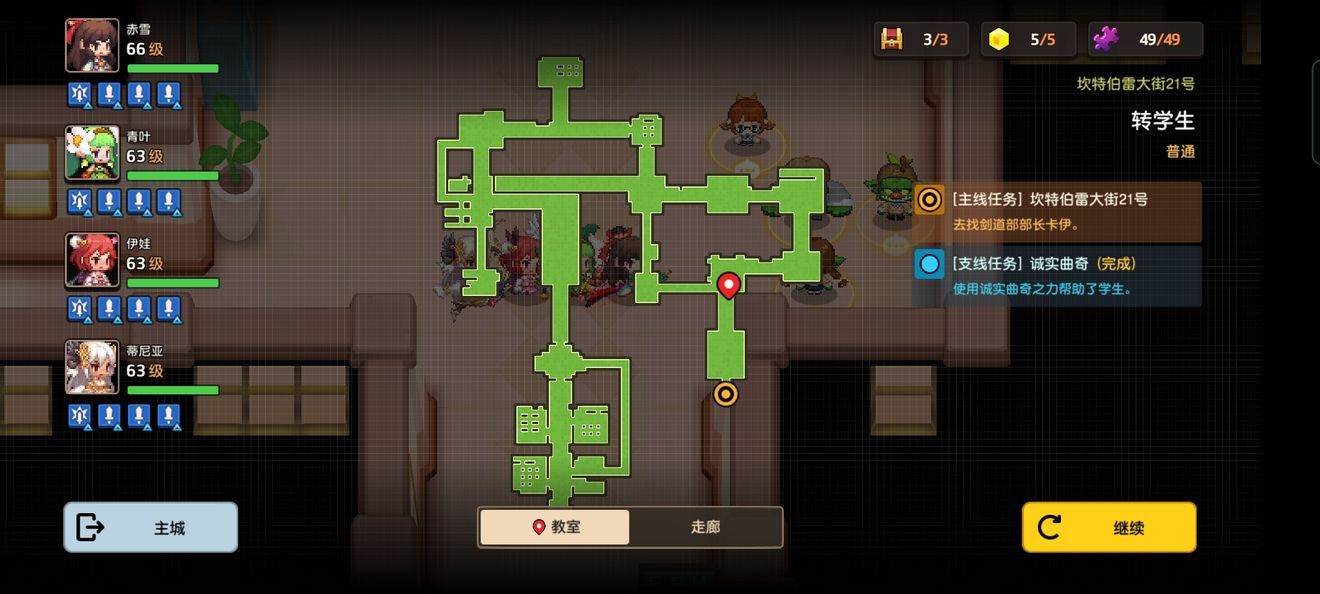The height and width of the screenshot is (594, 1320).
Task: Click the purple puzzle piece counter
Action: [1105, 39]
